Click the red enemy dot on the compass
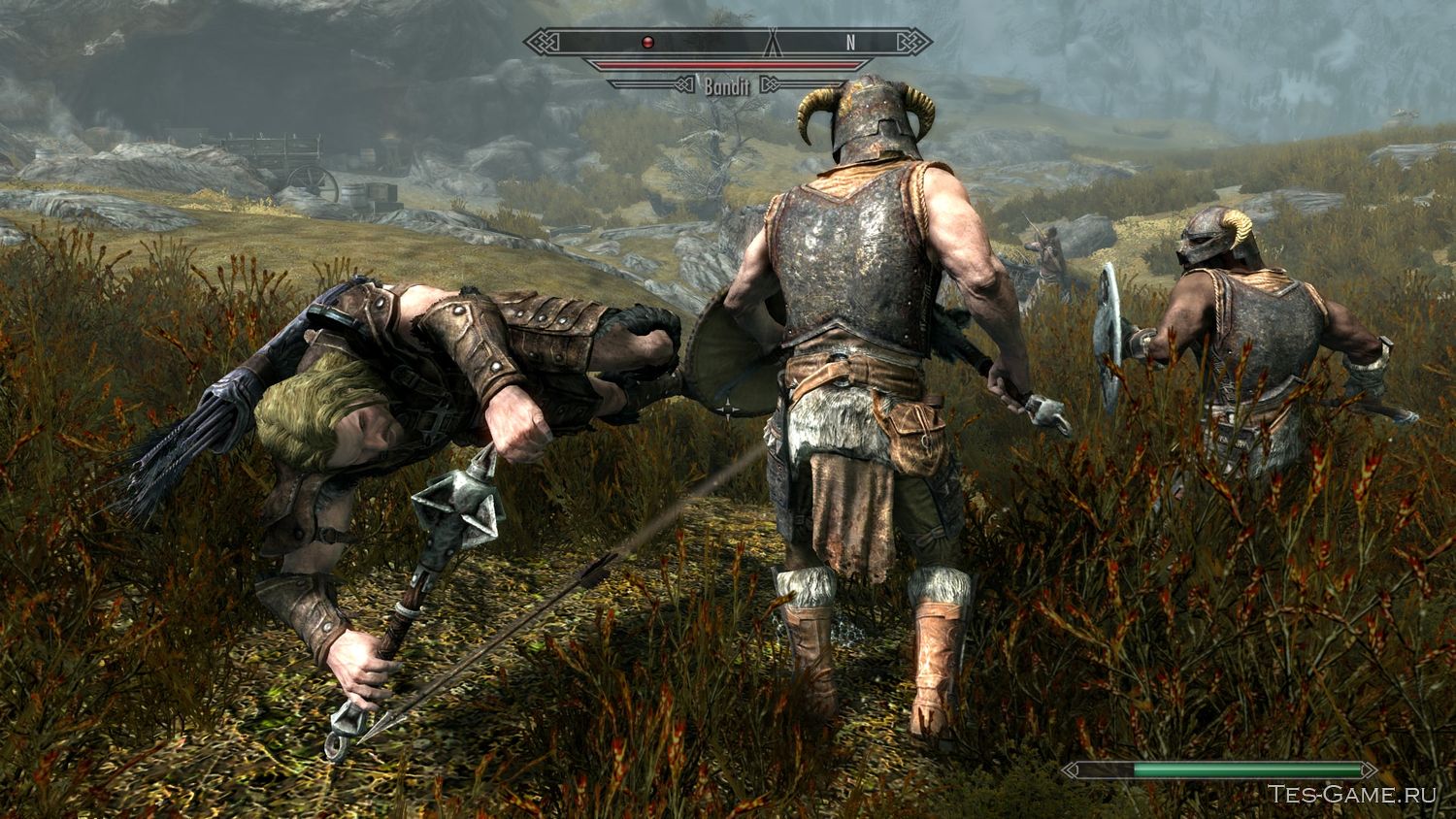The image size is (1456, 819). pyautogui.click(x=647, y=43)
